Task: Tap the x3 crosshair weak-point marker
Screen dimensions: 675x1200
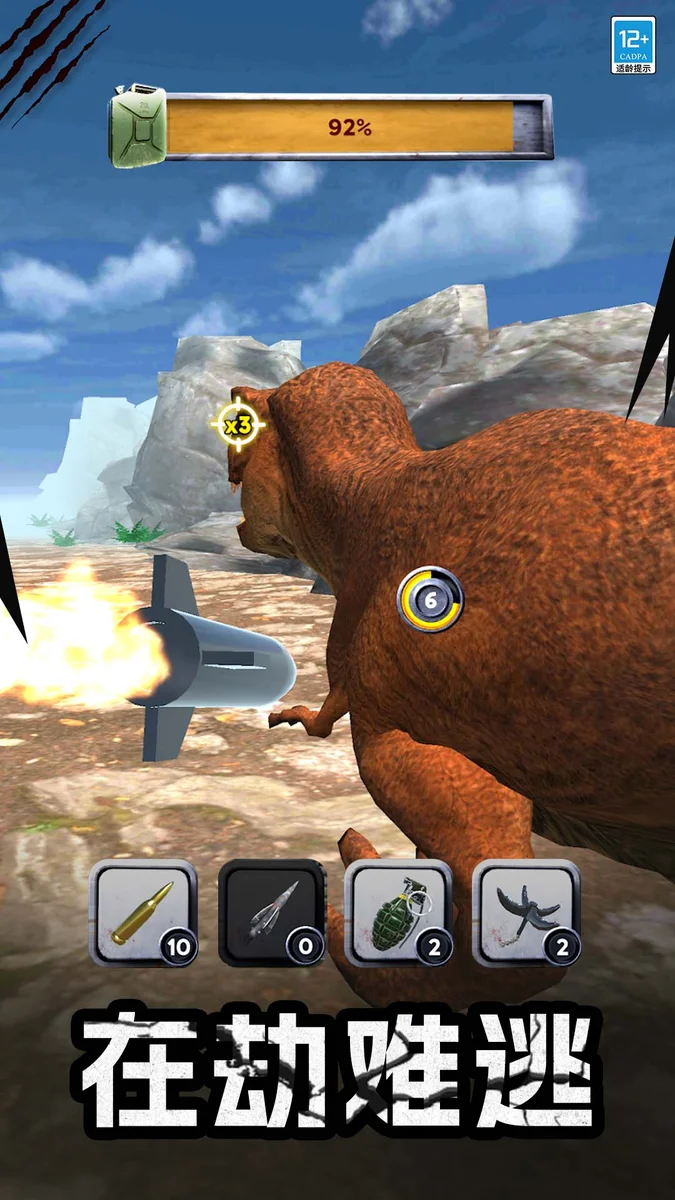Action: click(238, 425)
